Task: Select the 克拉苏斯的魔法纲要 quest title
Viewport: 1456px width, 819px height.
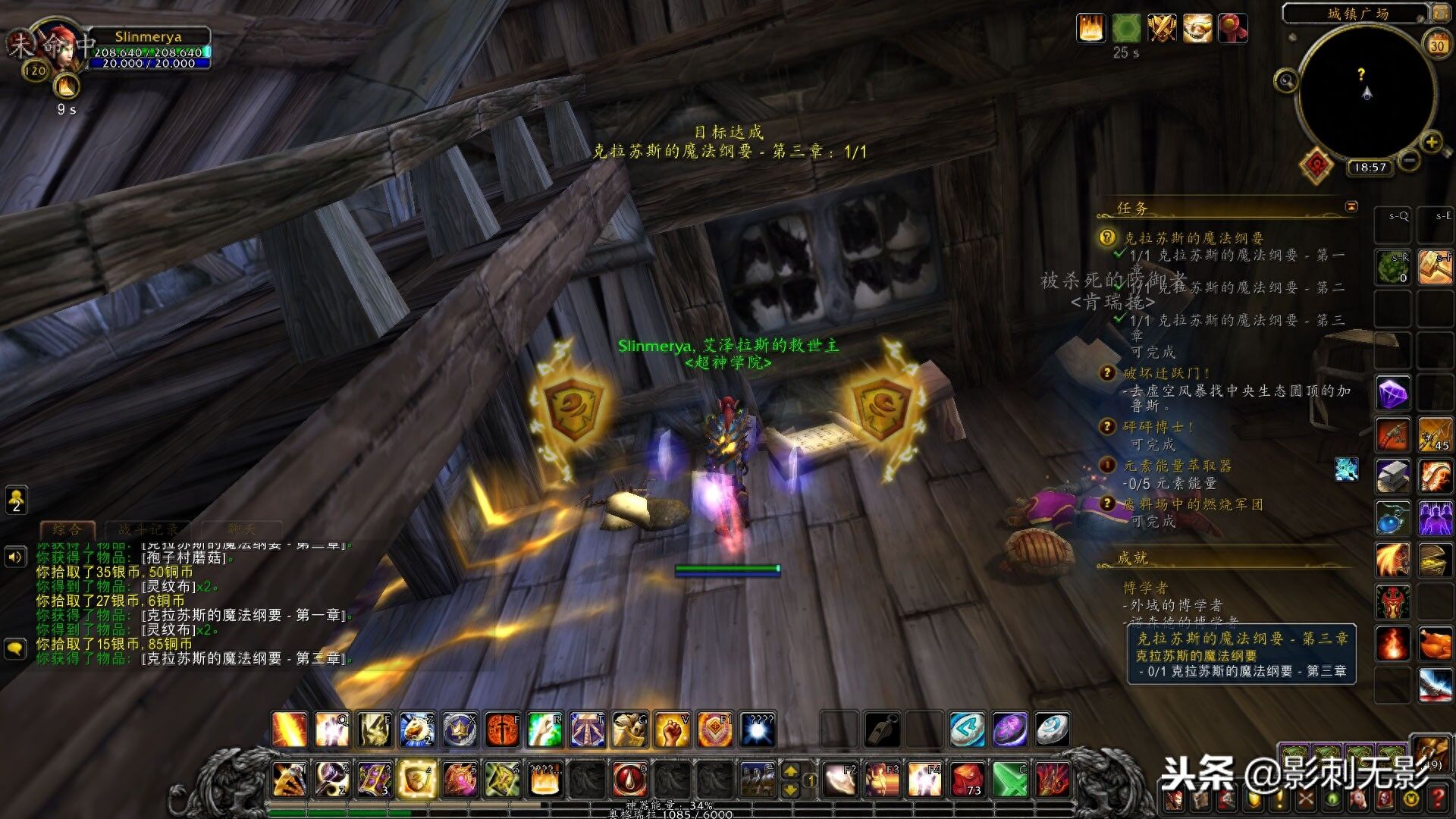Action: (1193, 238)
